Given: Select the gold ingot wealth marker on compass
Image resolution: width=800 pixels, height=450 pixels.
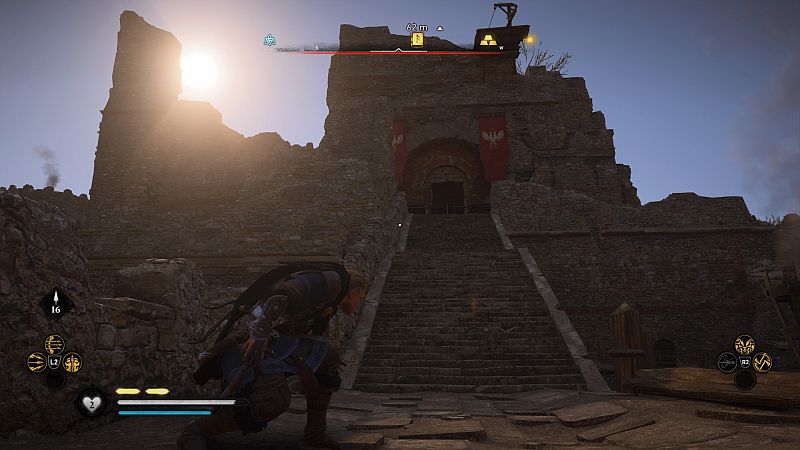Looking at the screenshot, I should click(x=488, y=41).
